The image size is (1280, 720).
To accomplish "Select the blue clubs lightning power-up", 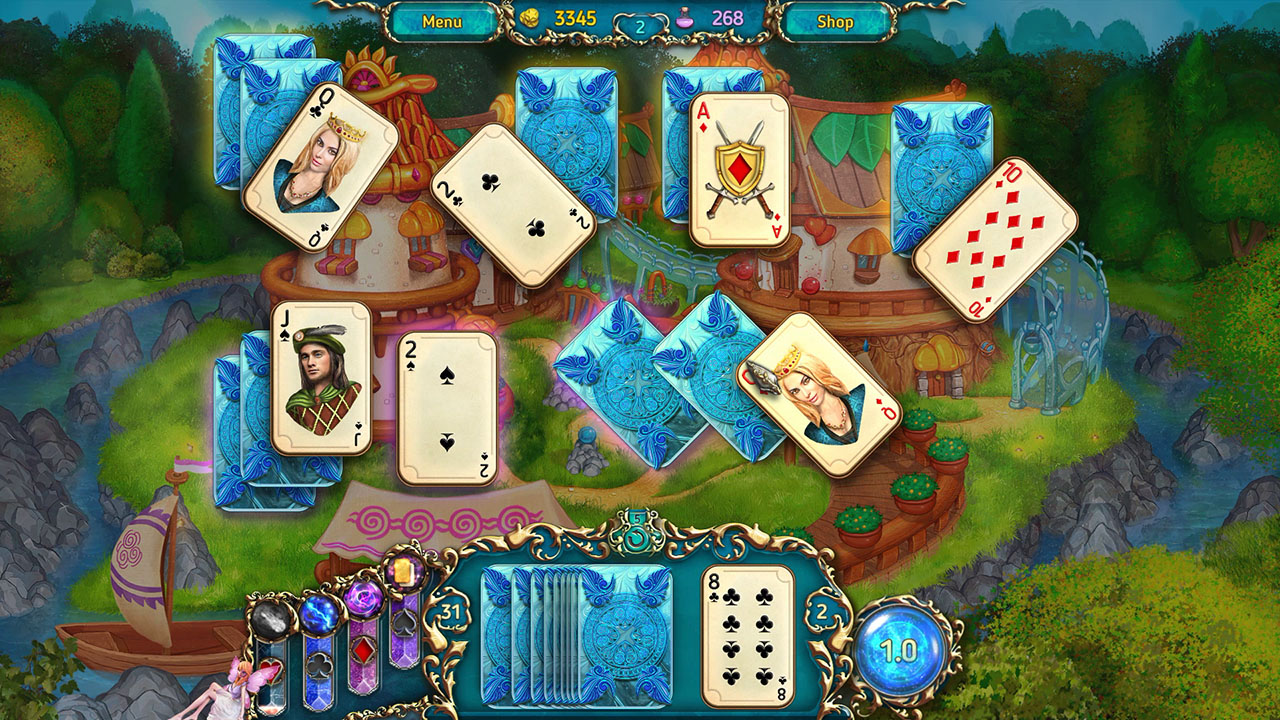I will [320, 615].
